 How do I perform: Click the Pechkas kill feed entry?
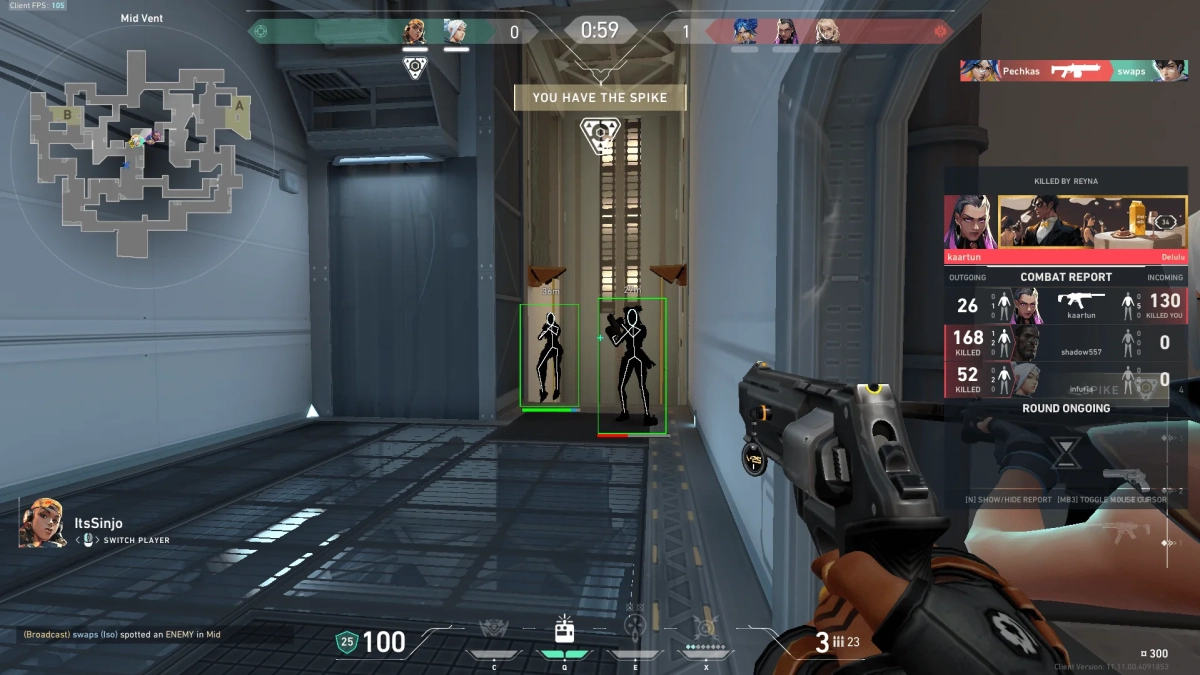click(x=1074, y=71)
